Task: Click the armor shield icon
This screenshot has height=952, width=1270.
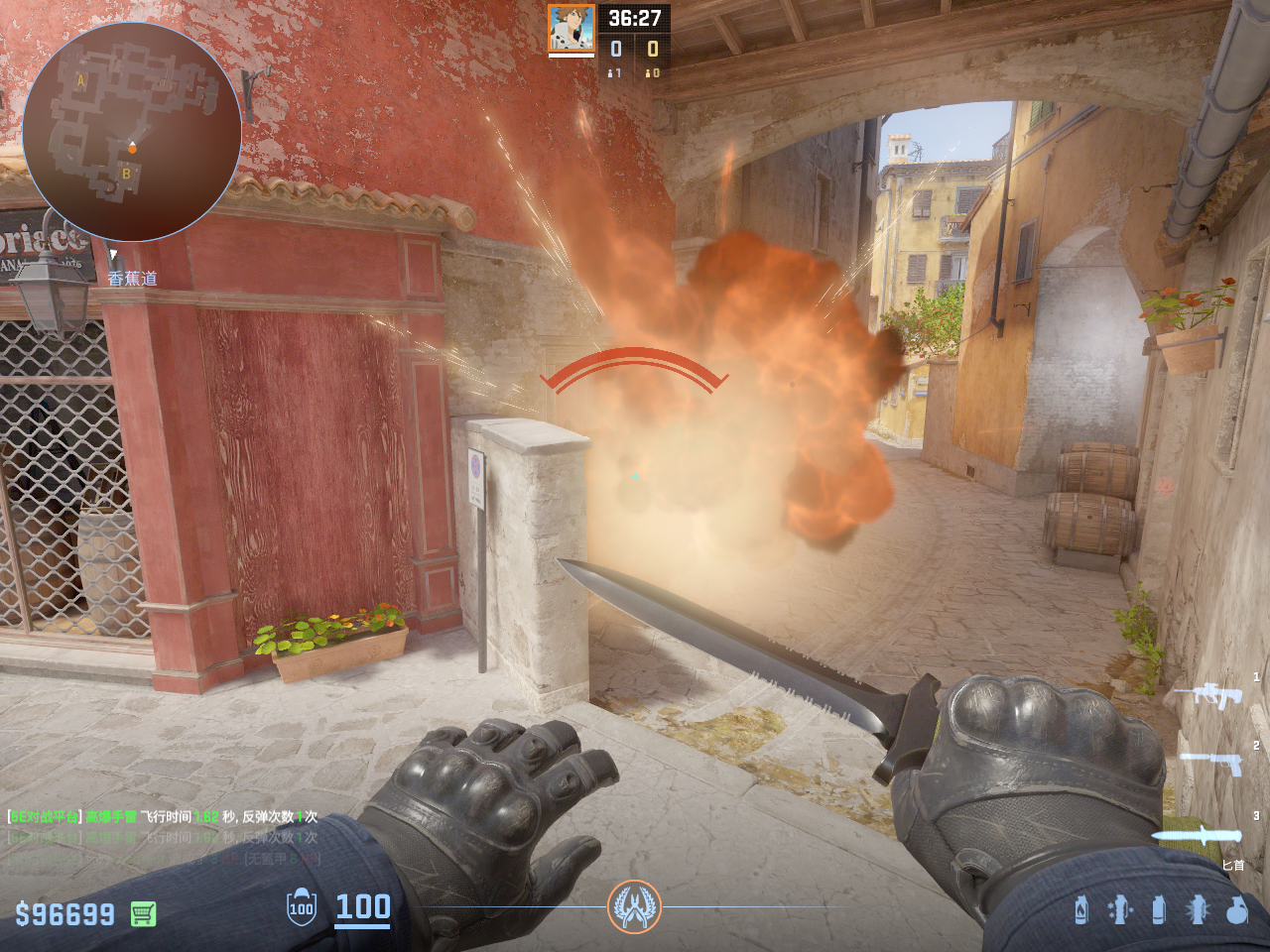Action: (x=302, y=907)
